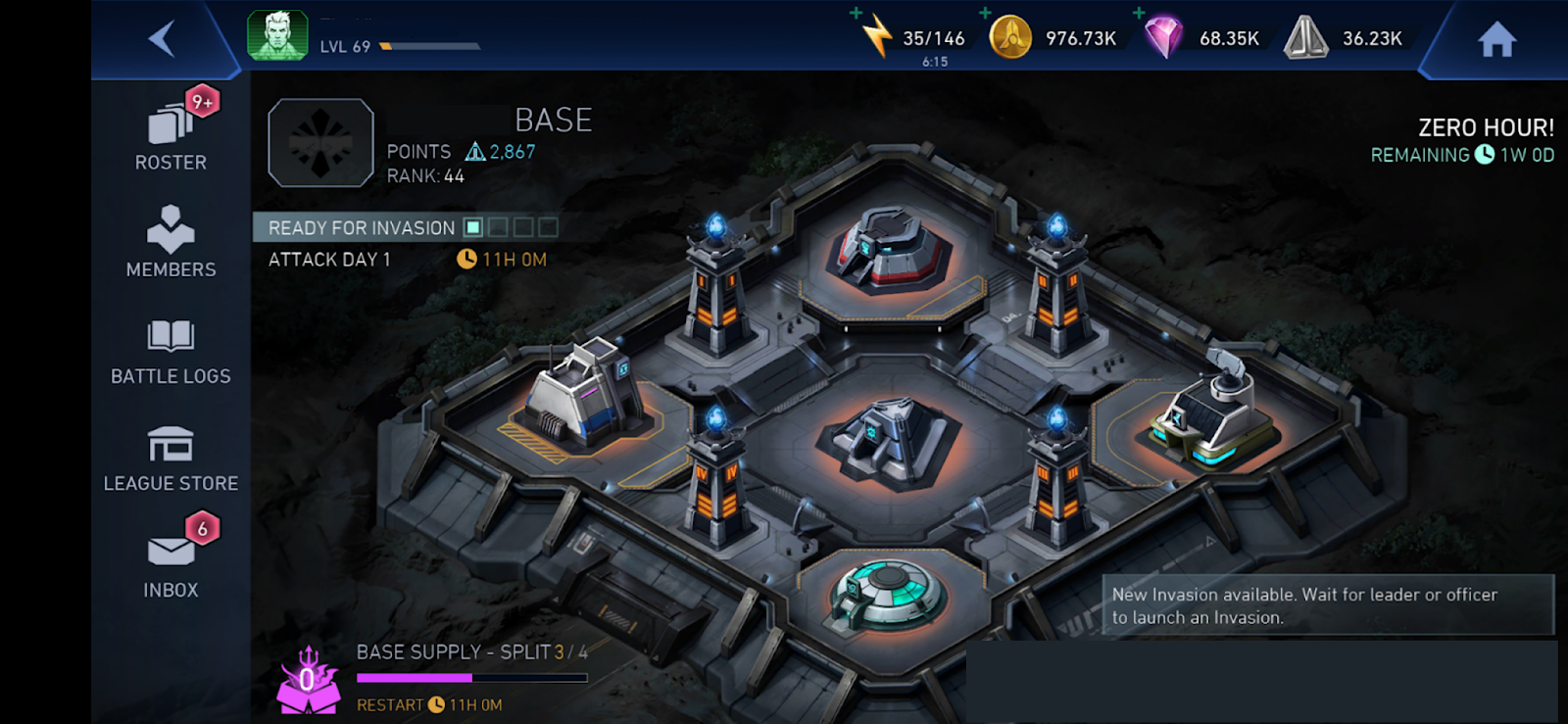Open the Battle Logs
This screenshot has width=1568, height=724.
point(171,351)
